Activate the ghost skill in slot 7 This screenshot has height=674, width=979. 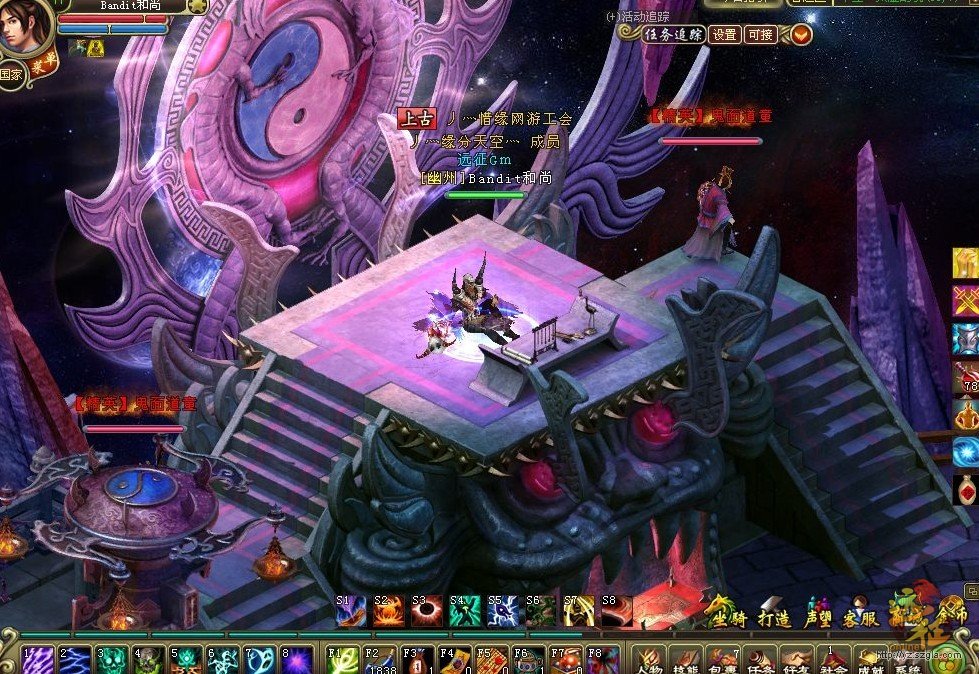tap(260, 660)
